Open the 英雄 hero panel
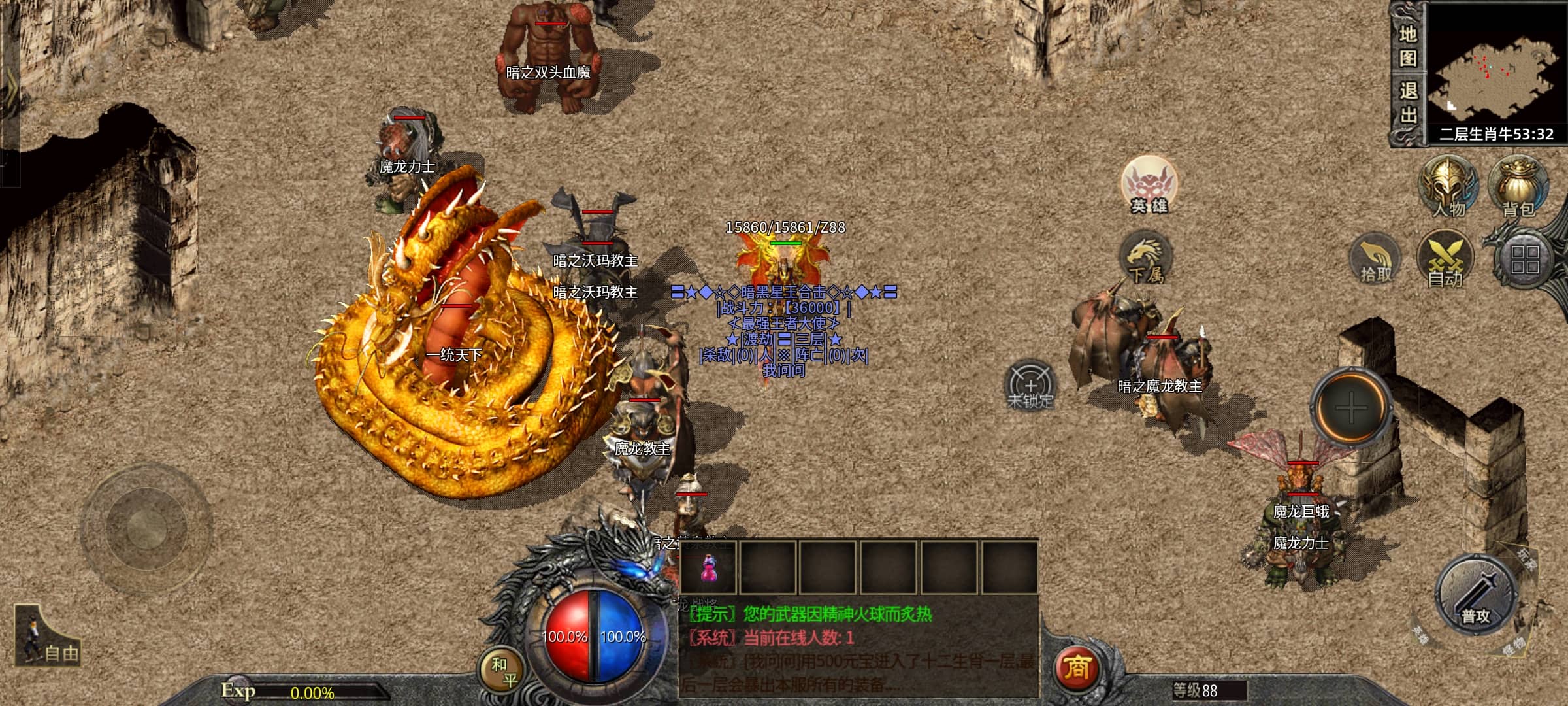Screen dimensions: 1568x706 1149,185
